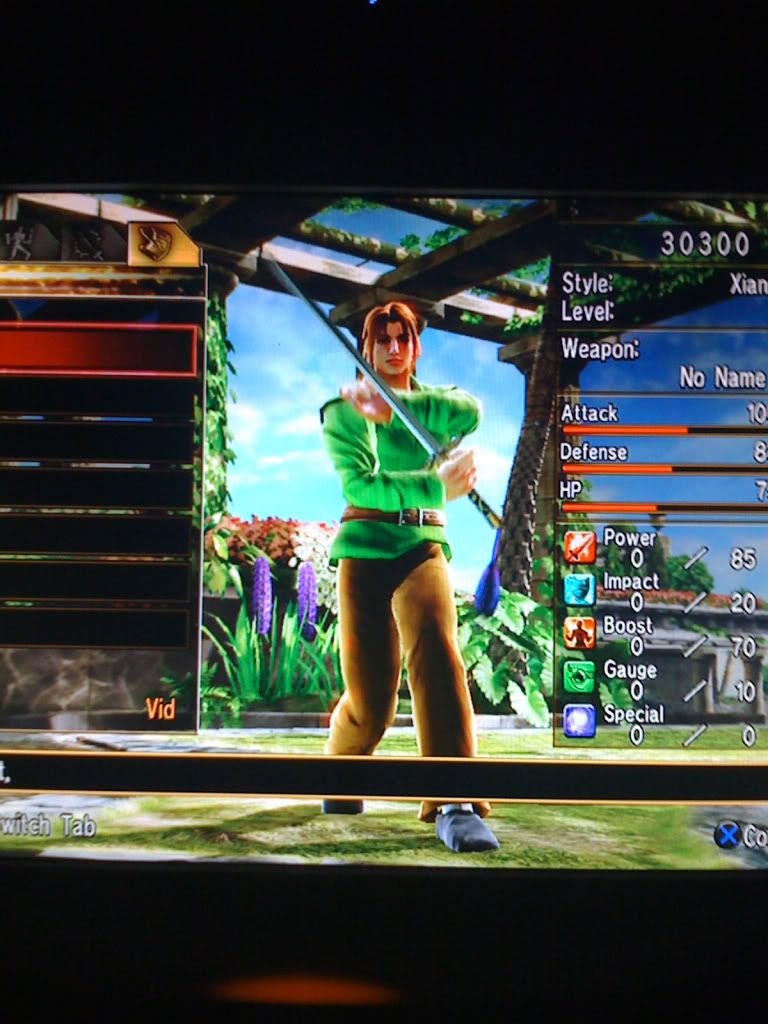Choose the highlighted red skill slot
This screenshot has height=1024, width=768.
click(x=98, y=350)
